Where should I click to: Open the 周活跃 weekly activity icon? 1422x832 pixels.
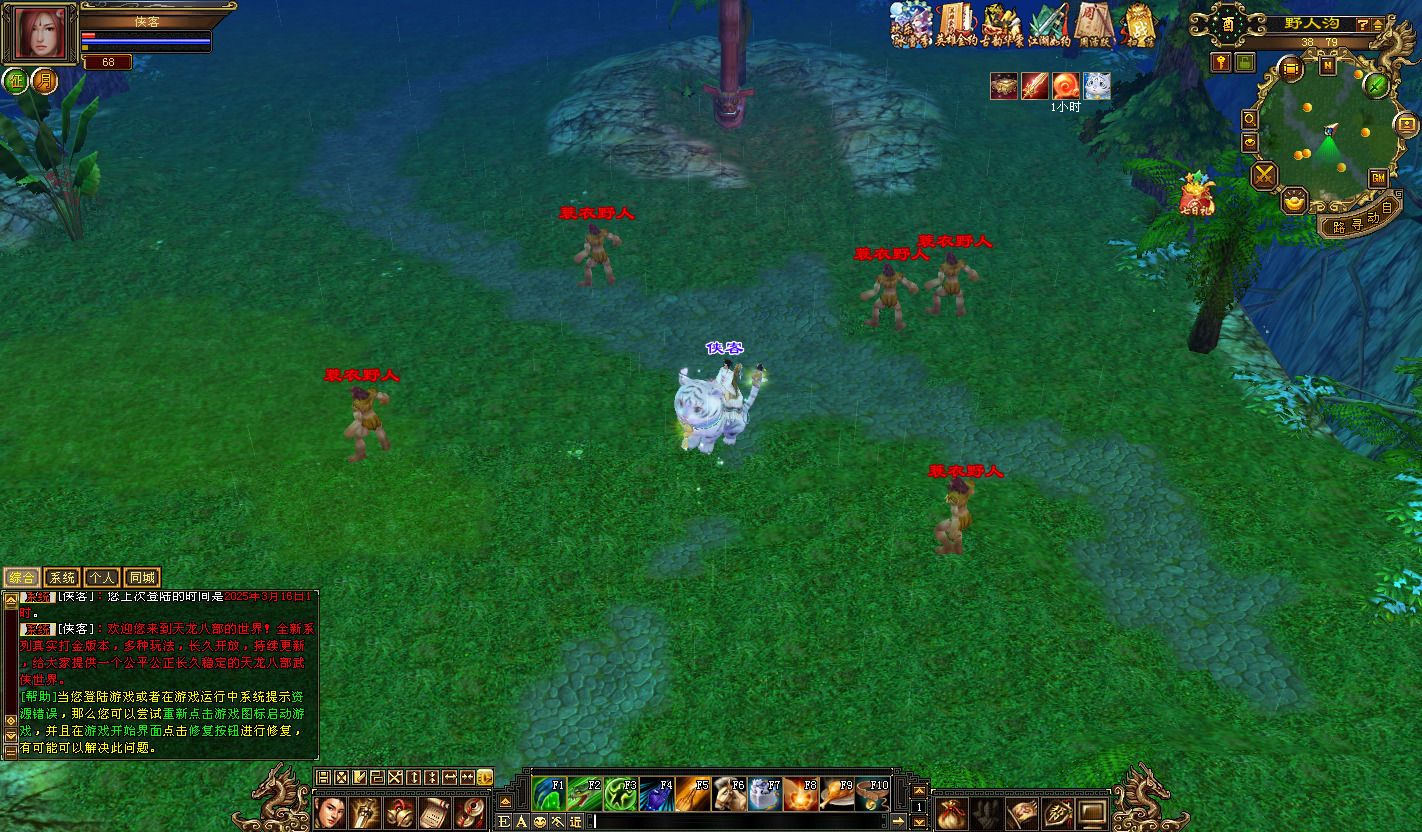[x=1093, y=24]
